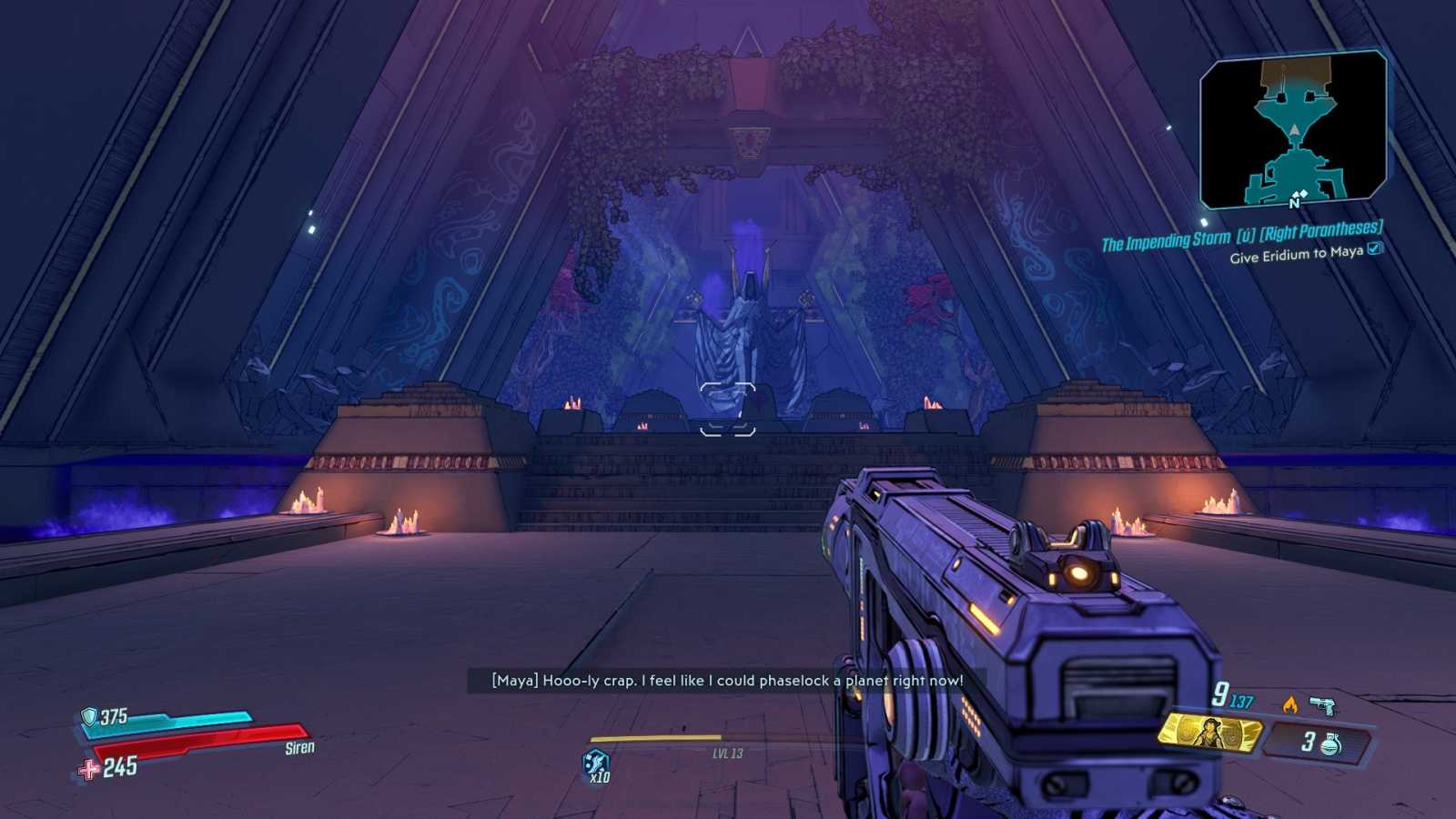Toggle the quest tracker checkmark box
1456x819 pixels.
[1374, 251]
